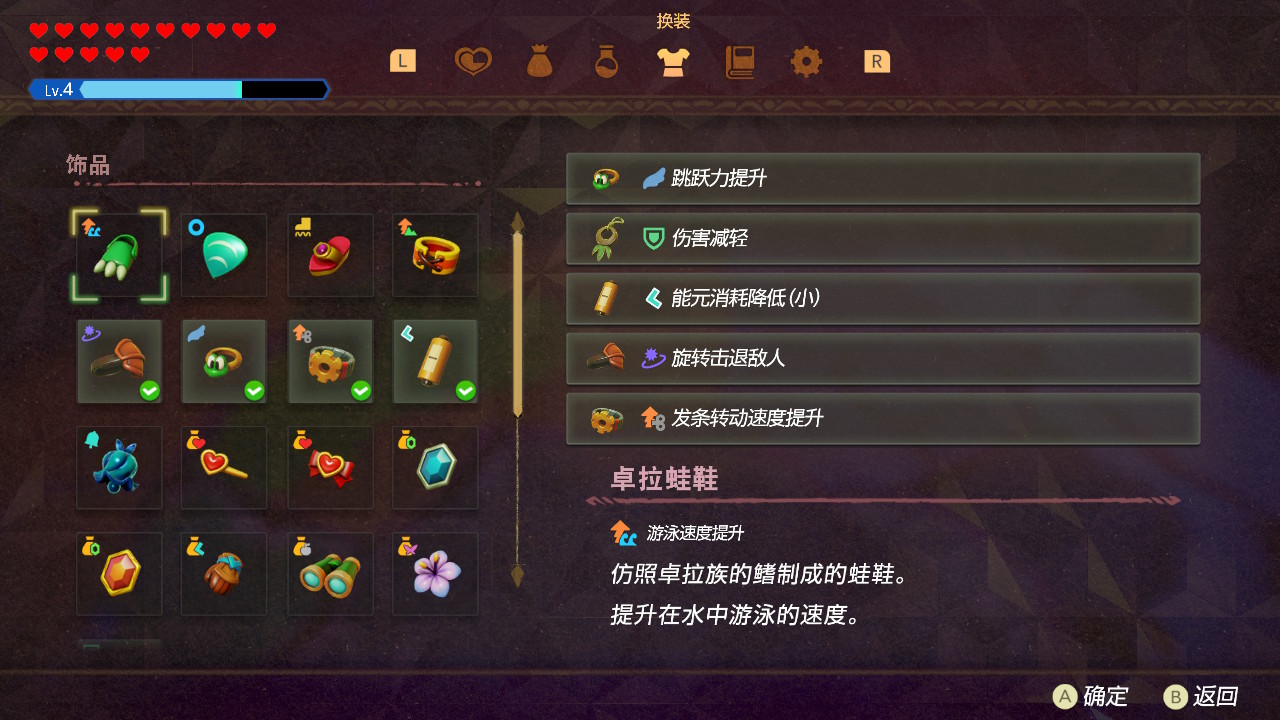This screenshot has width=1280, height=720.
Task: Choose the binoculars accessory slot
Action: point(330,573)
